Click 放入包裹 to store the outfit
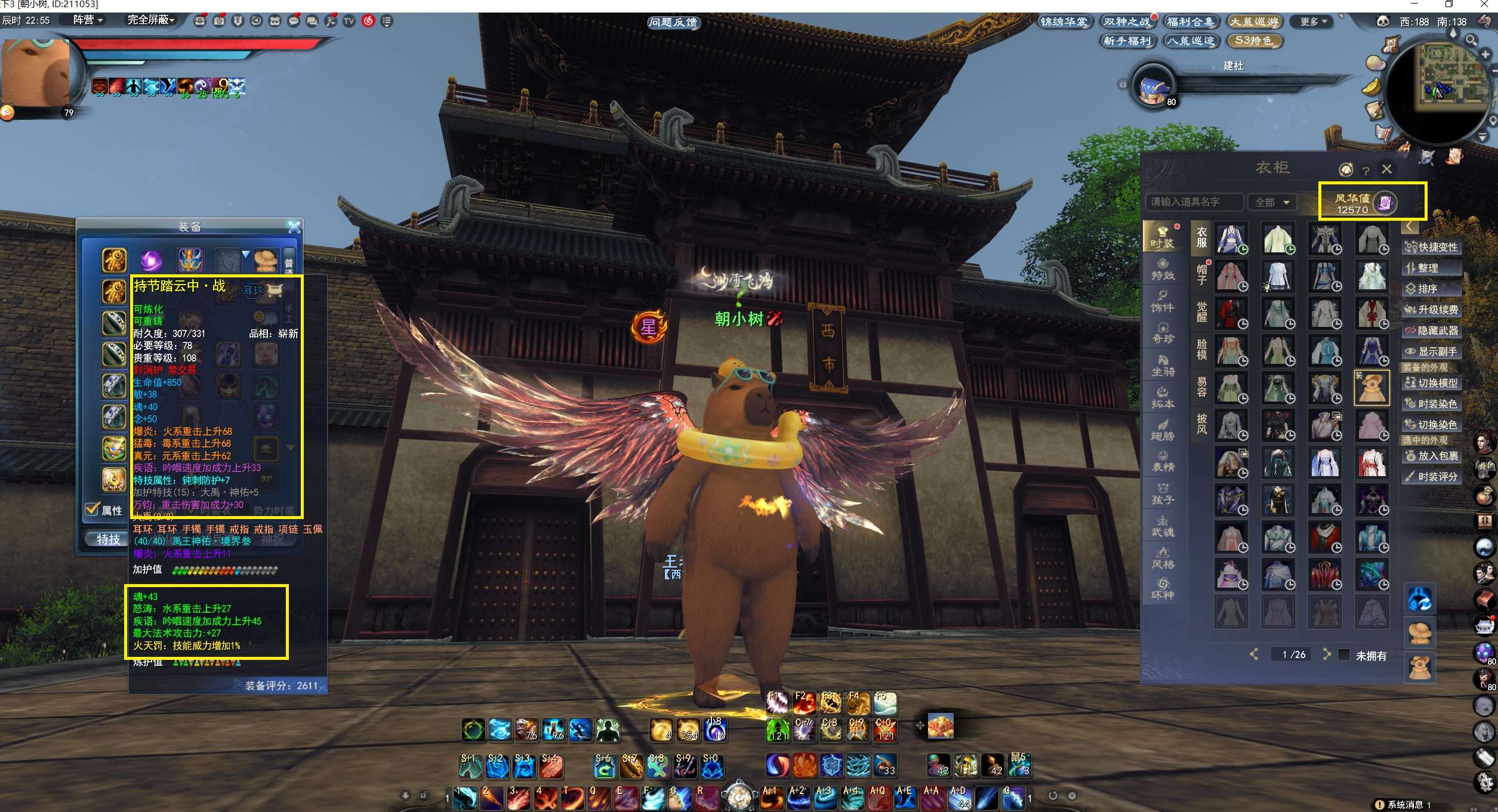Image resolution: width=1498 pixels, height=812 pixels. [x=1431, y=456]
